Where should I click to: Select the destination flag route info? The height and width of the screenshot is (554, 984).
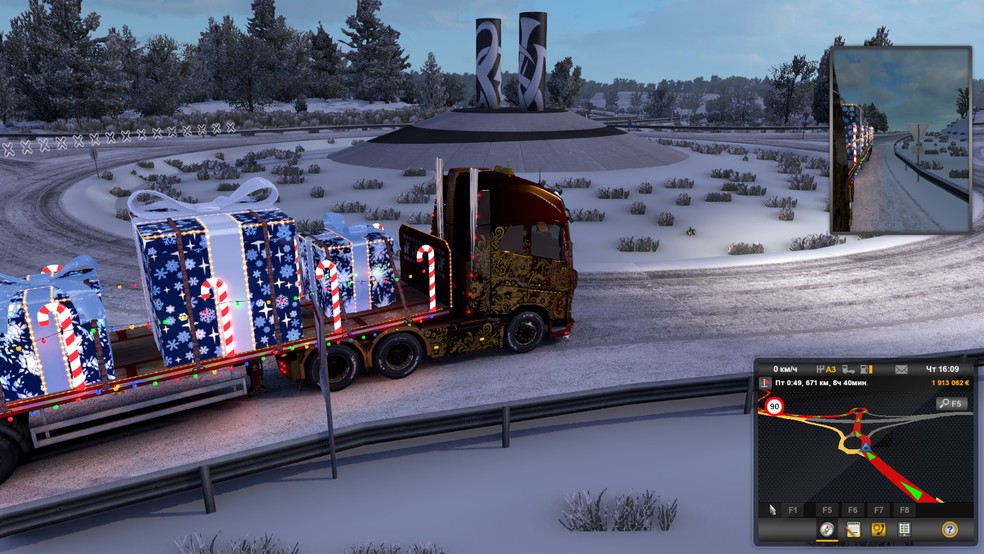pyautogui.click(x=766, y=383)
